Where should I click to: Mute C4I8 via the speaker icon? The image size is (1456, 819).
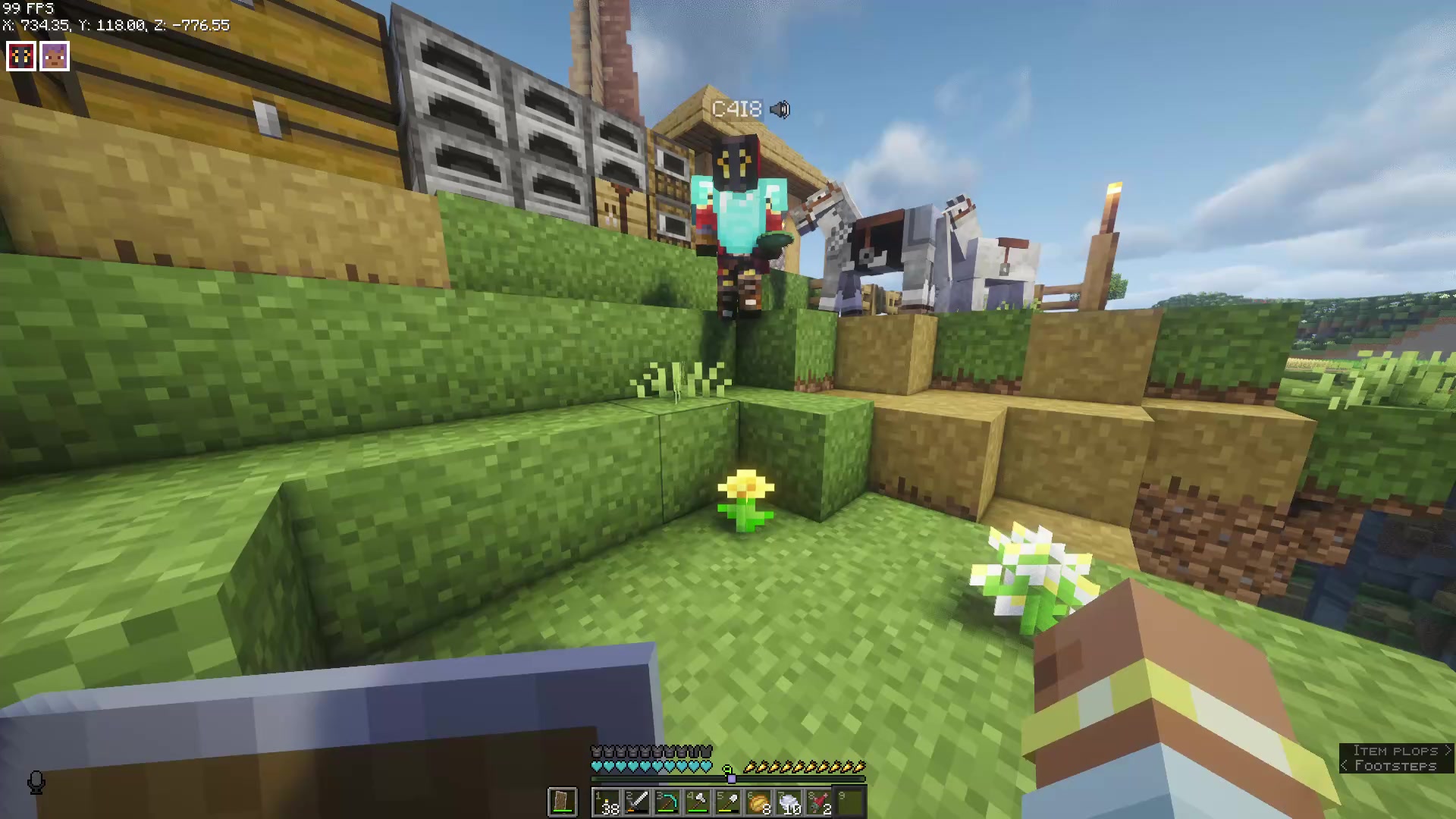(780, 109)
